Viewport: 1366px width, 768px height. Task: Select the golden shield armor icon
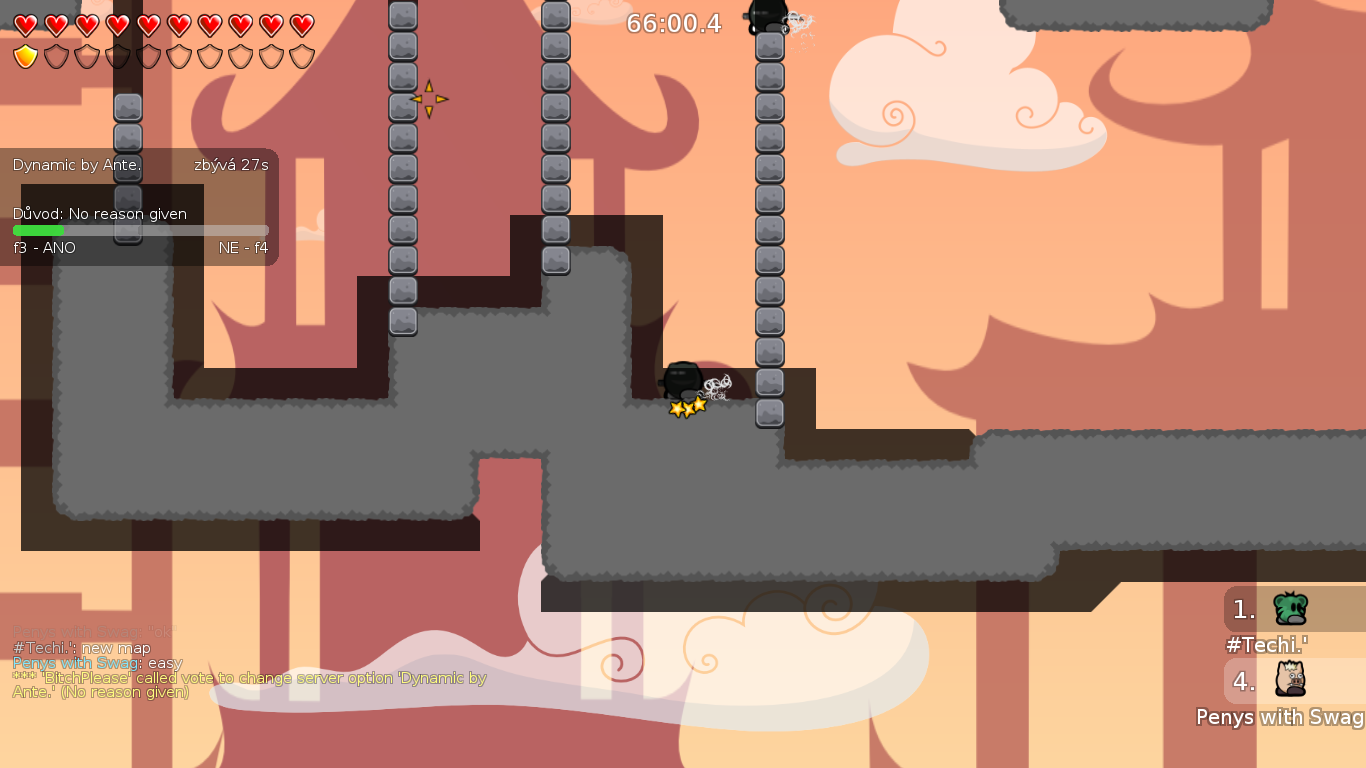(27, 57)
